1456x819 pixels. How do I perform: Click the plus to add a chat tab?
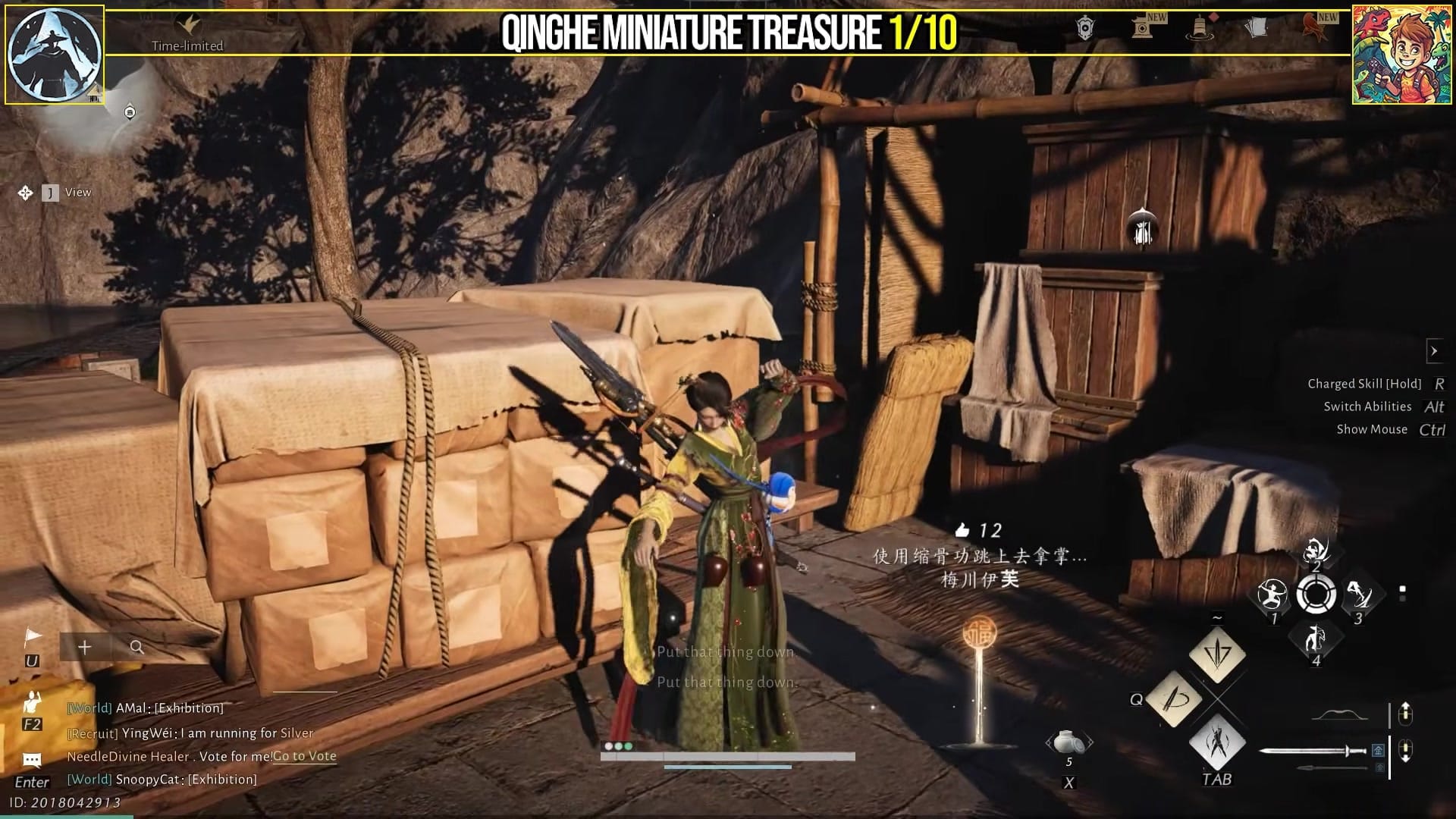[x=84, y=648]
